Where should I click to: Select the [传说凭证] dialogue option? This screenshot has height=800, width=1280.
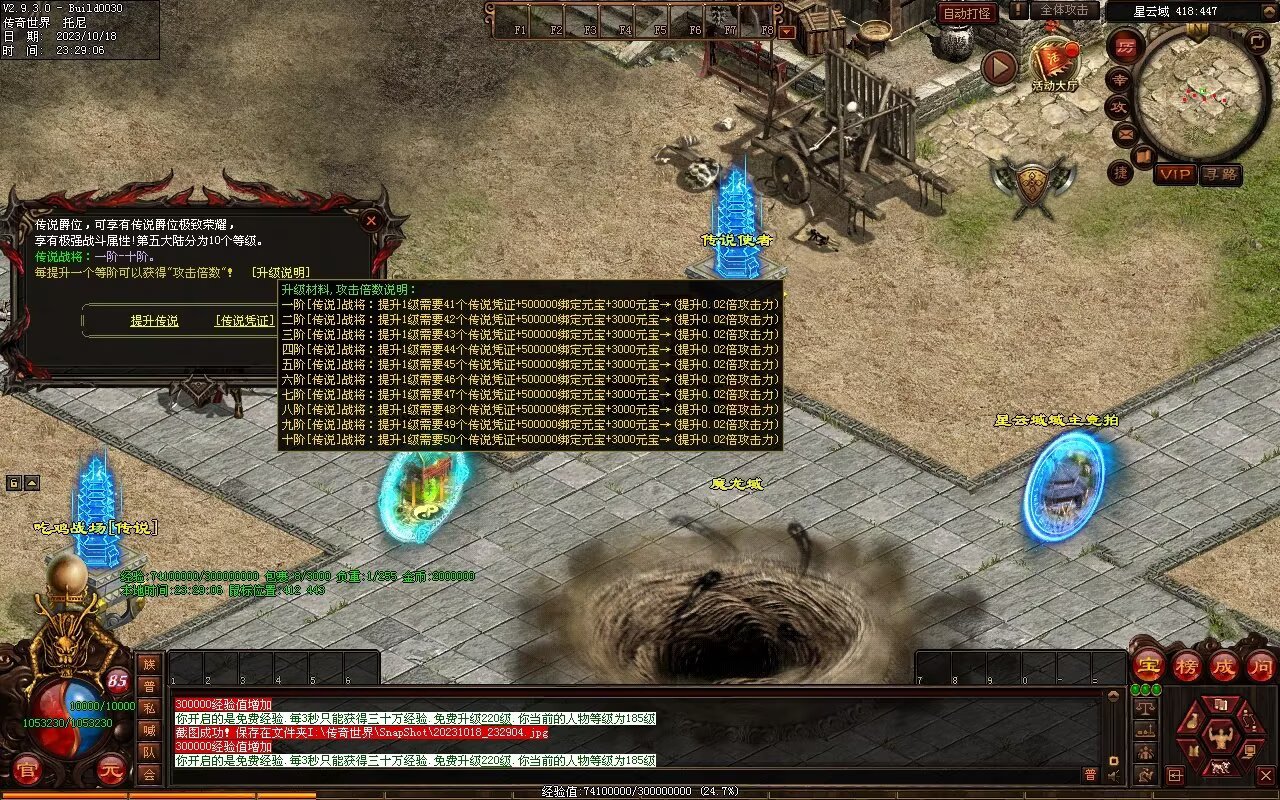click(x=245, y=321)
